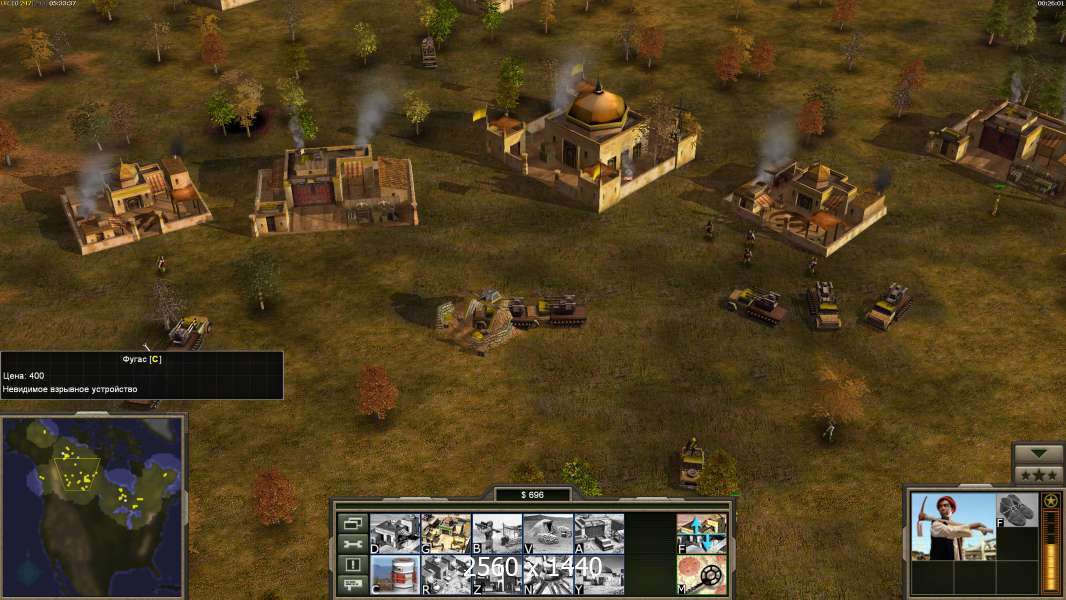Select the build icon with hotkey N

[547, 574]
